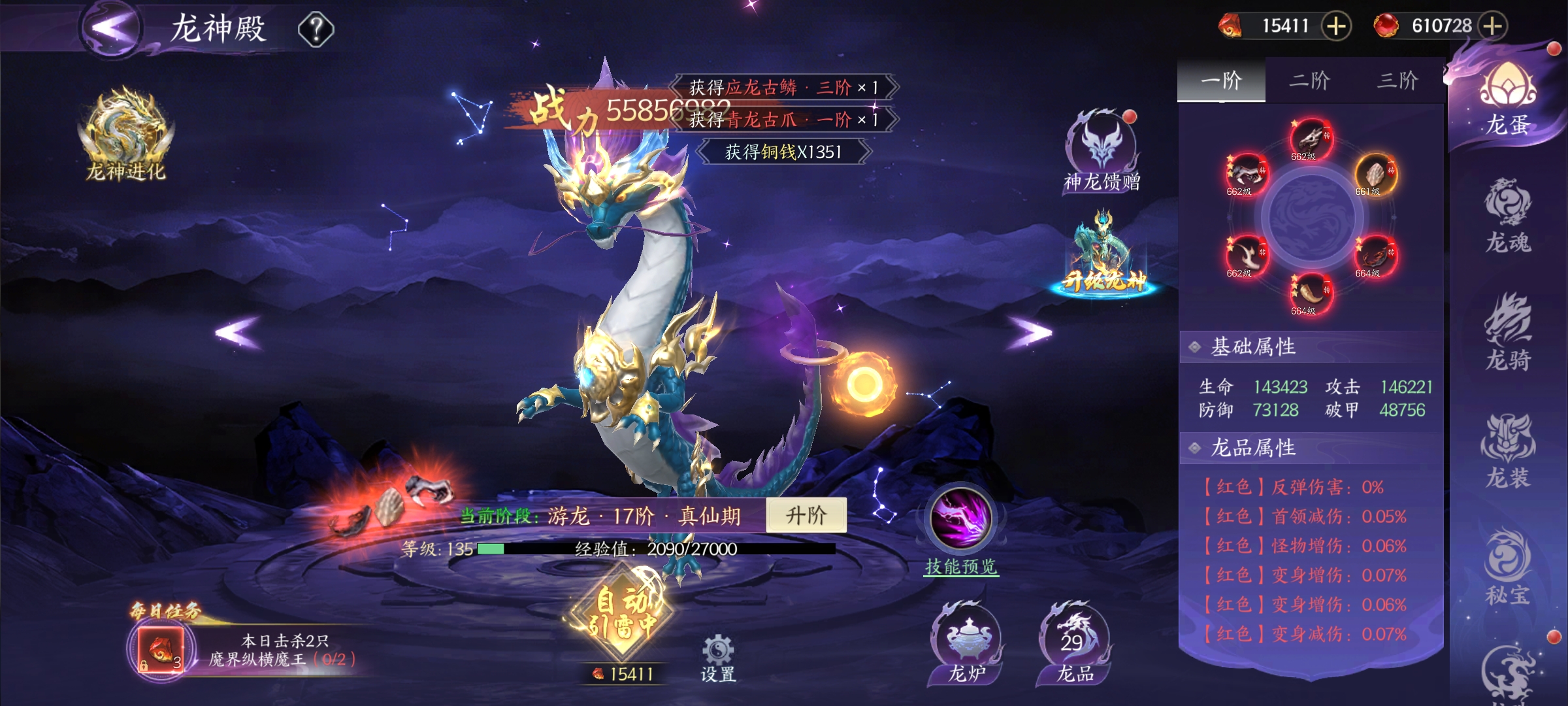The width and height of the screenshot is (1568, 706).
Task: Open the 龙骑 side menu
Action: click(x=1508, y=333)
